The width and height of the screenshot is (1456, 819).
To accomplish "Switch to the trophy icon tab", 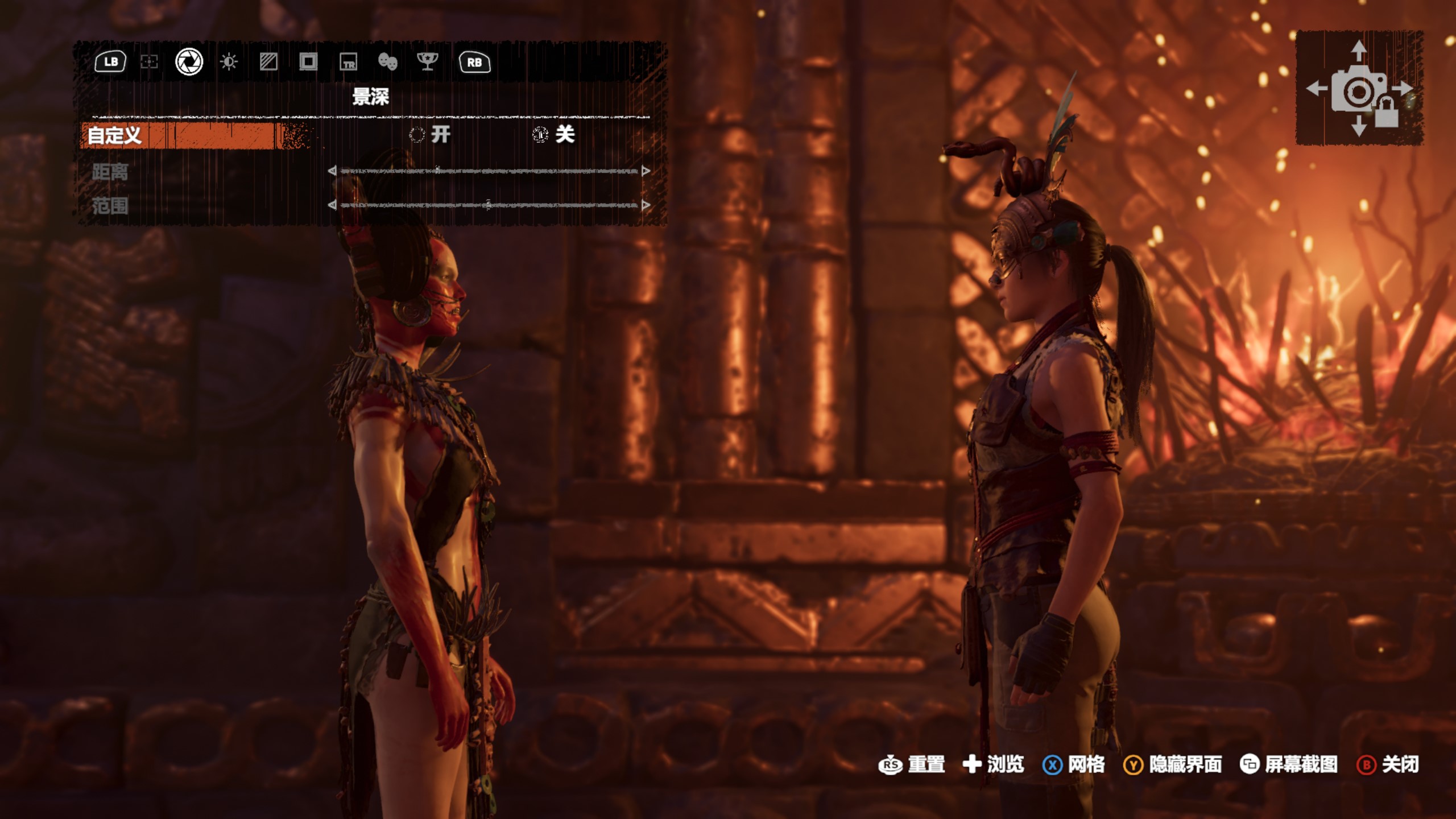I will (427, 61).
